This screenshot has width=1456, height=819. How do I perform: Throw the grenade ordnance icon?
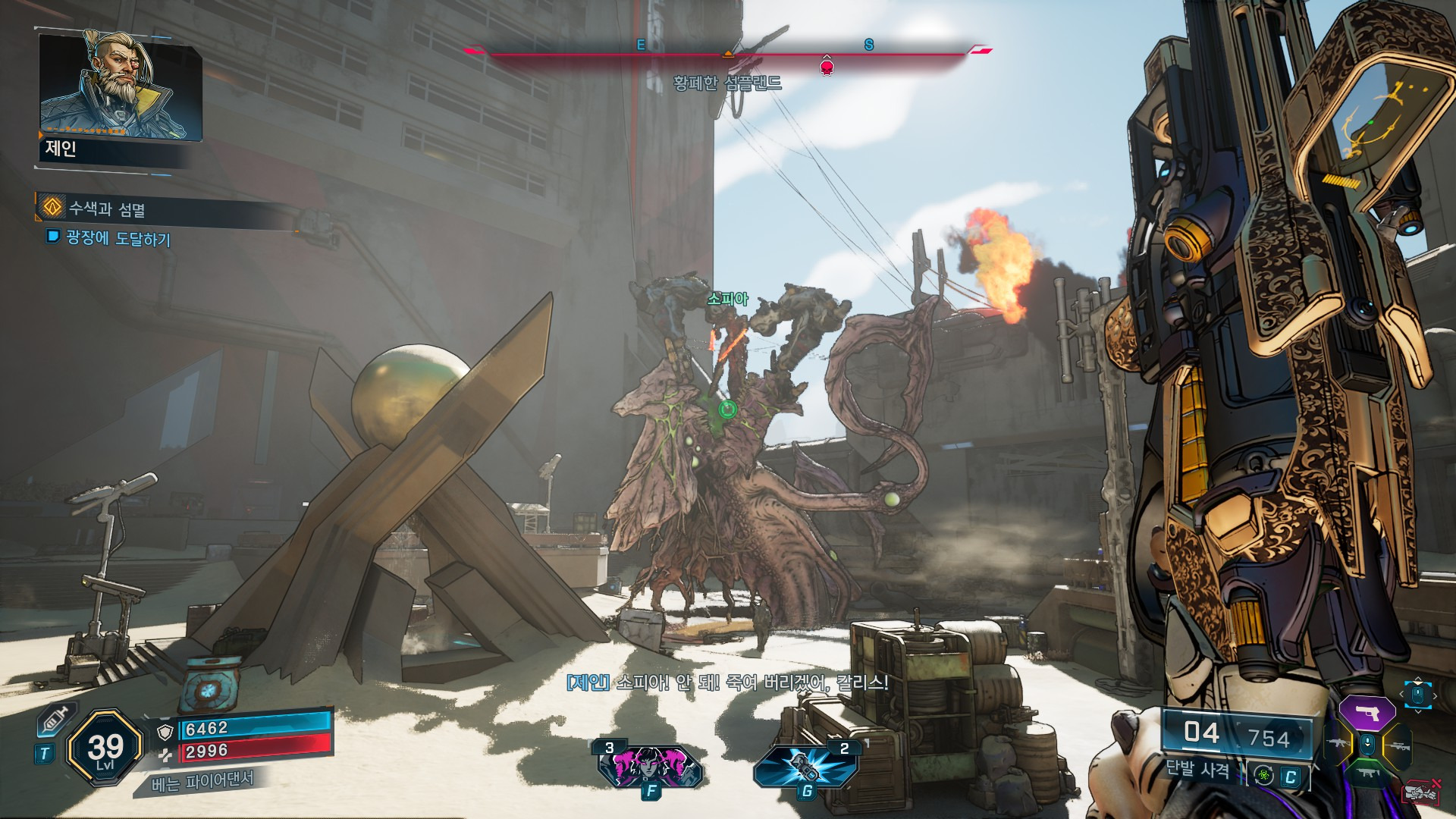coord(806,767)
